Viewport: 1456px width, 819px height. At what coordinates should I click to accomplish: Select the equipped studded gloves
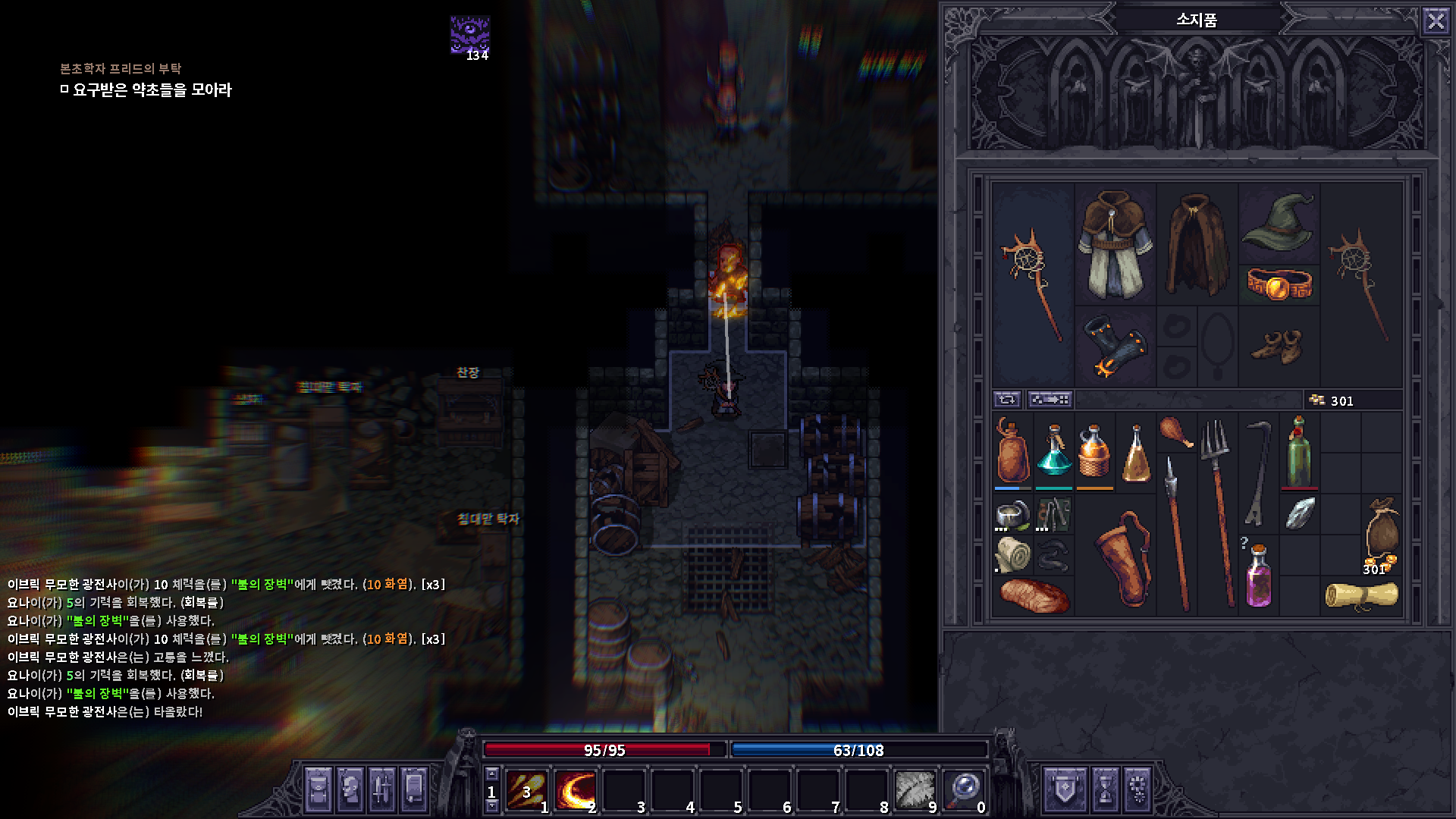(x=1114, y=347)
